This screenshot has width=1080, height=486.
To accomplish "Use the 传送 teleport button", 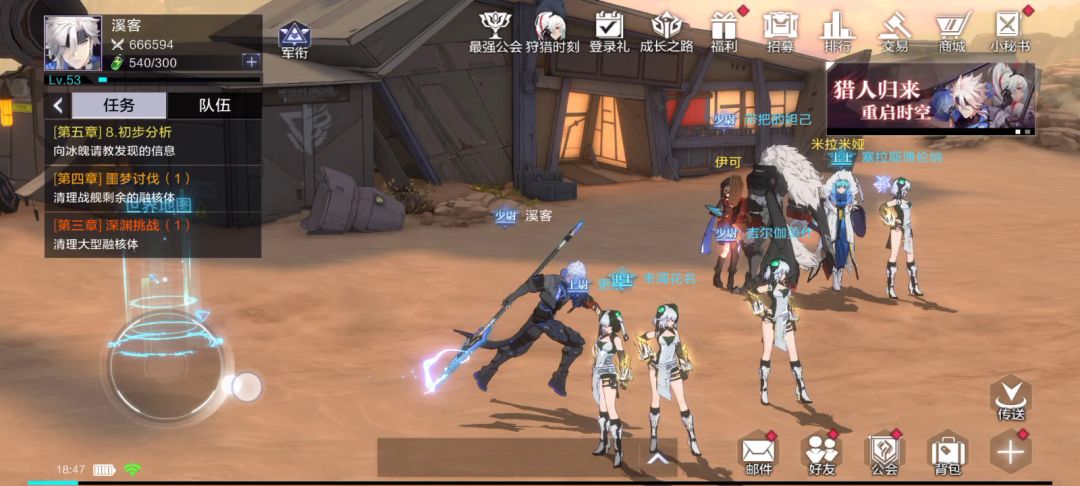I will coord(1010,397).
